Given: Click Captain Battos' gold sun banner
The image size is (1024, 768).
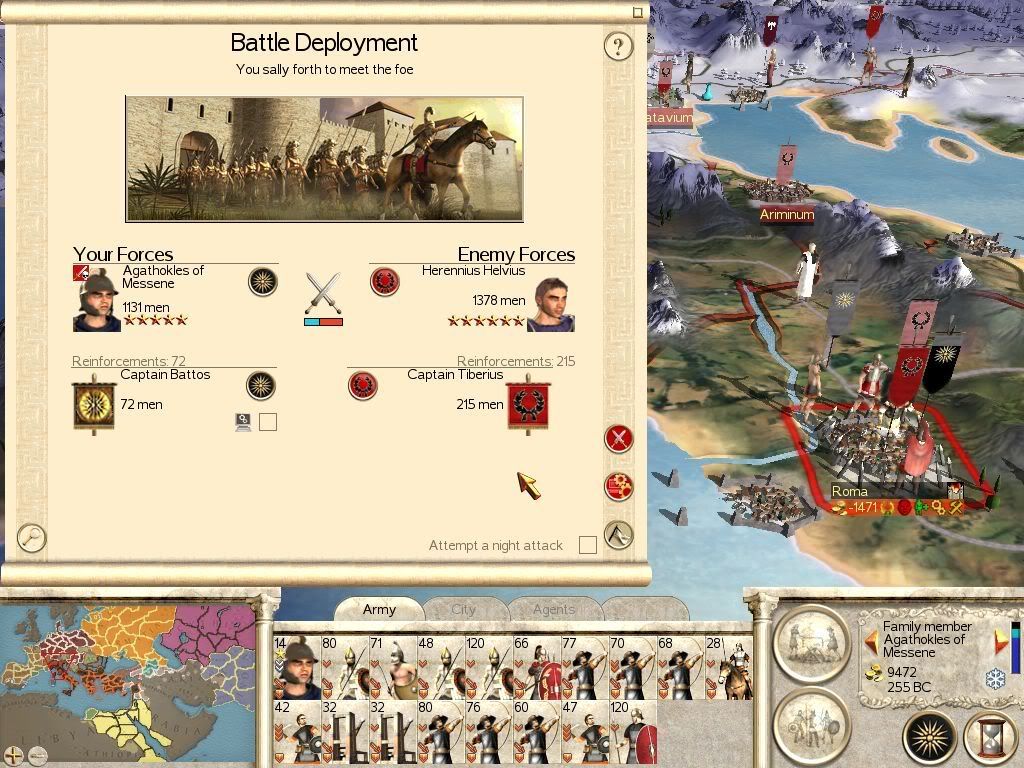Looking at the screenshot, I should click(95, 403).
